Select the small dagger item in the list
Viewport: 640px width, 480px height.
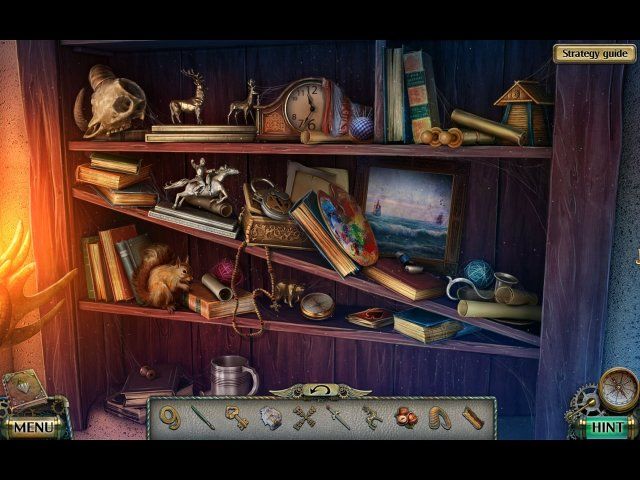tap(339, 417)
